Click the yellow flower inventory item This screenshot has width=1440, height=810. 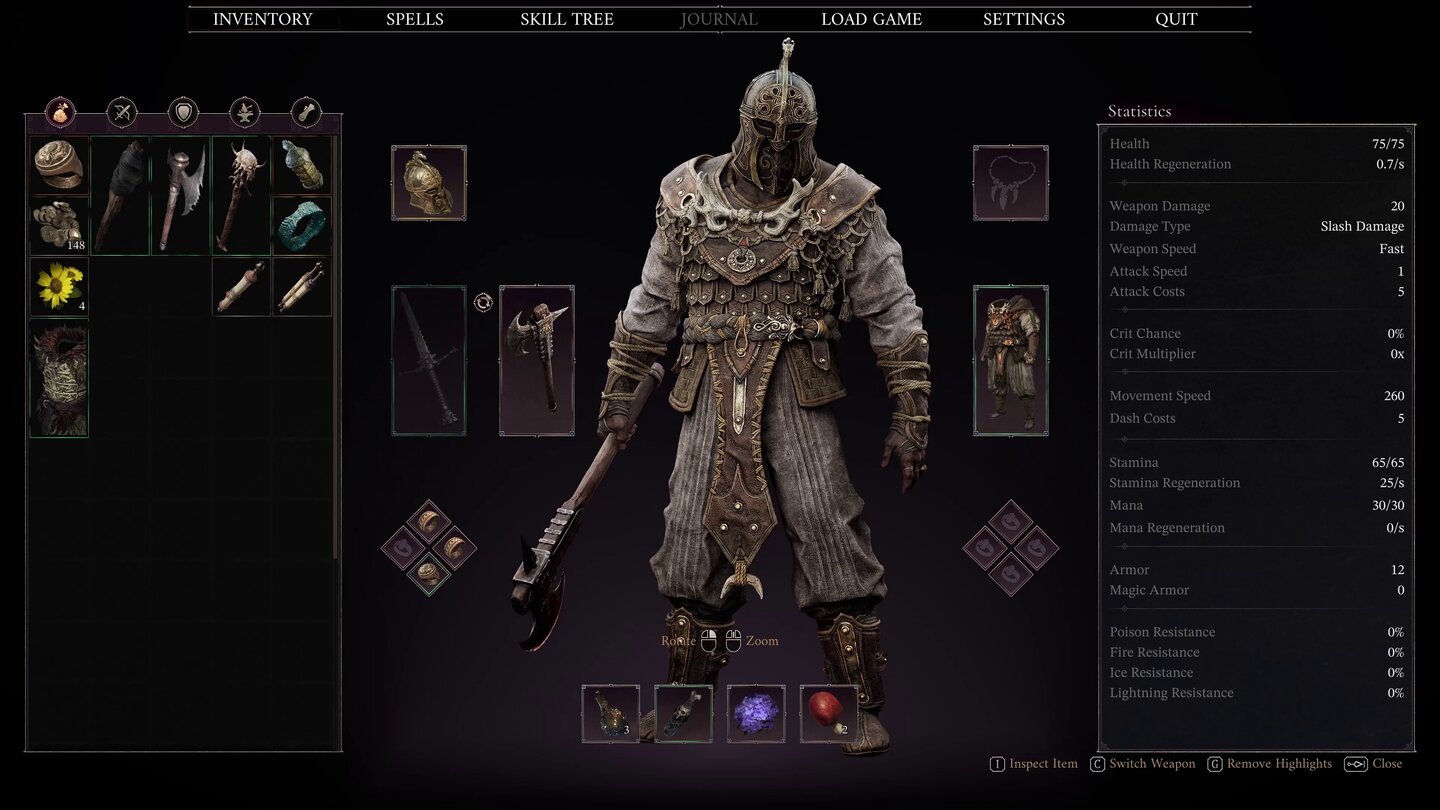[57, 287]
